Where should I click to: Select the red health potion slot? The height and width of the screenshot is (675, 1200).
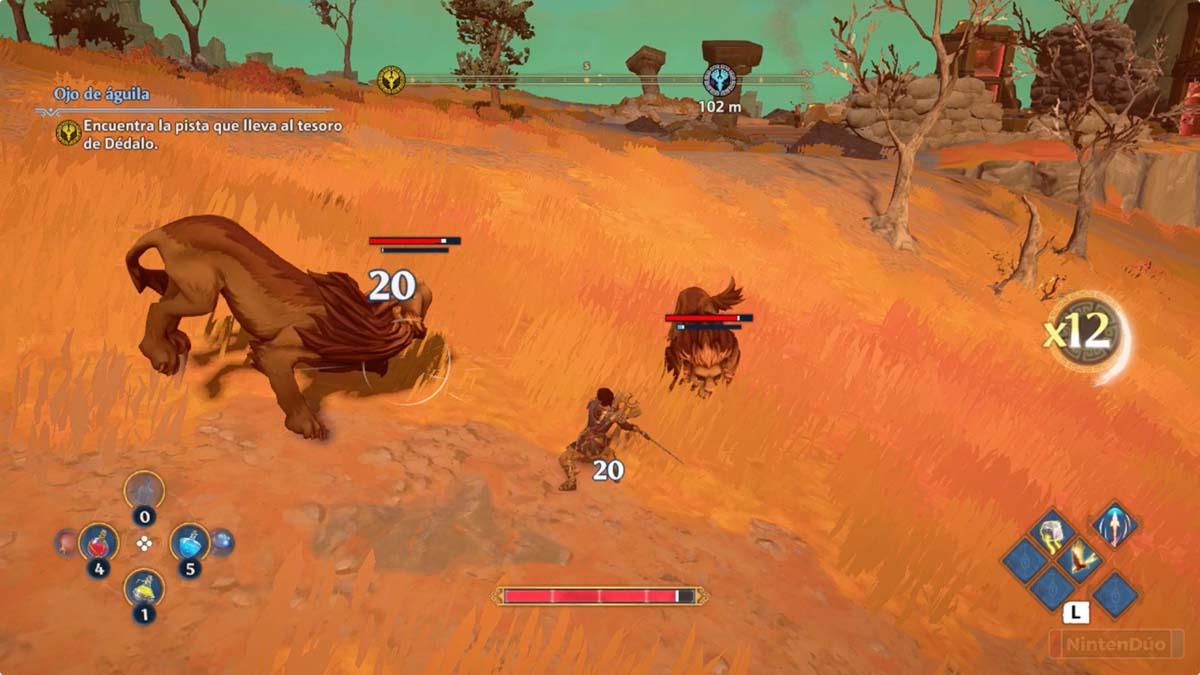[x=98, y=542]
